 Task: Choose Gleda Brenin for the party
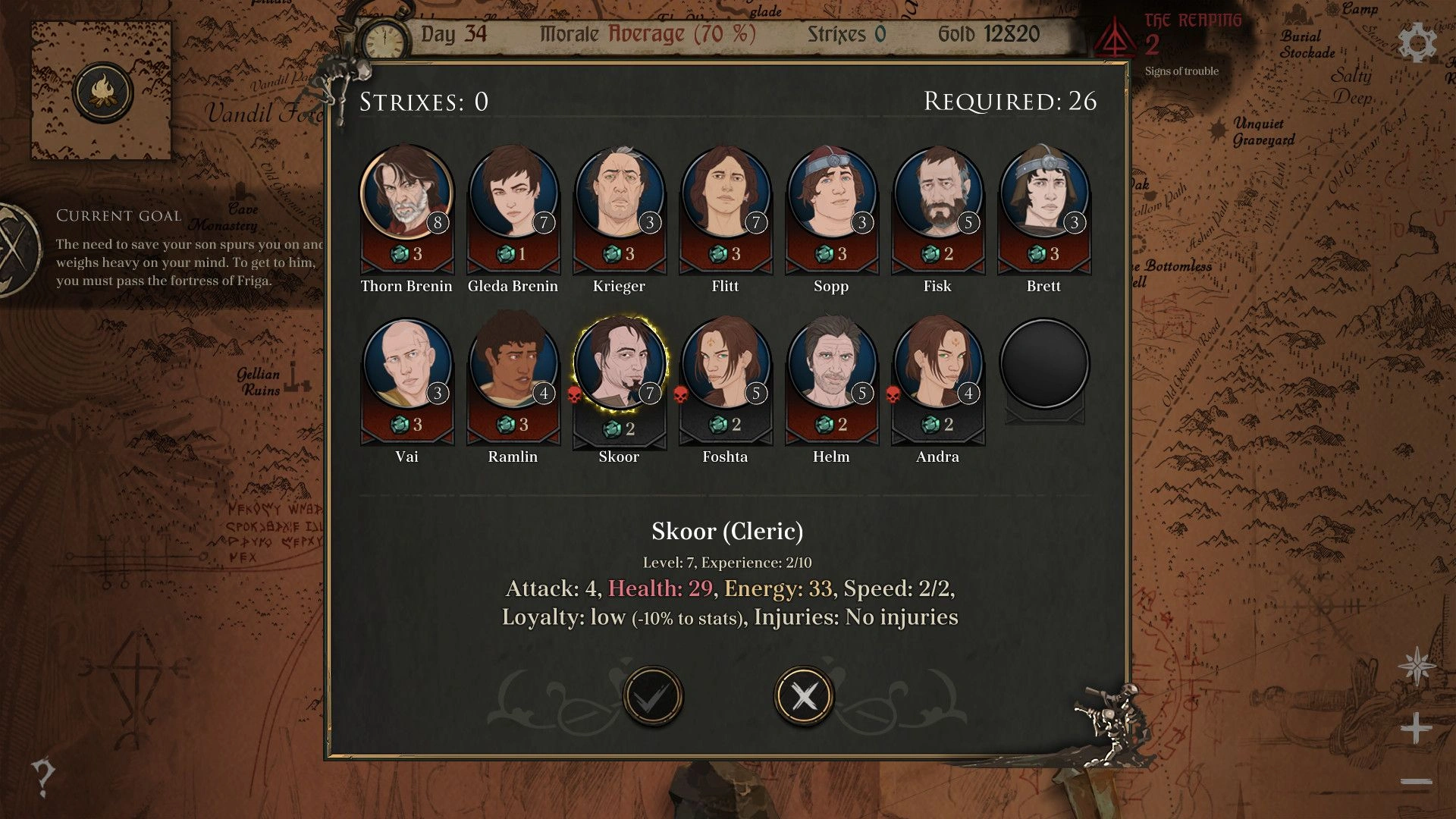pyautogui.click(x=513, y=193)
